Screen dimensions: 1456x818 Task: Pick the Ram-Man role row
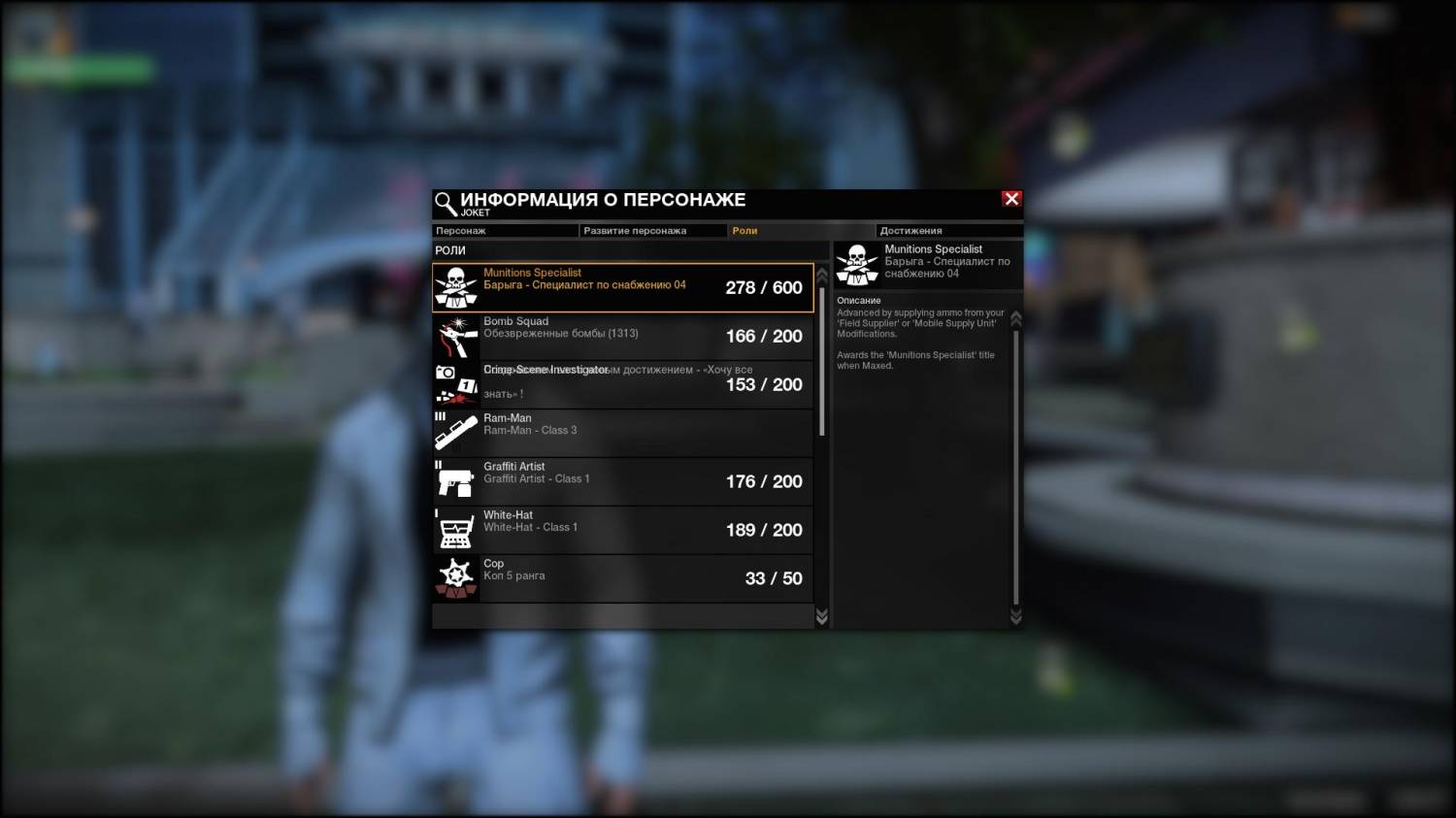pyautogui.click(x=622, y=433)
